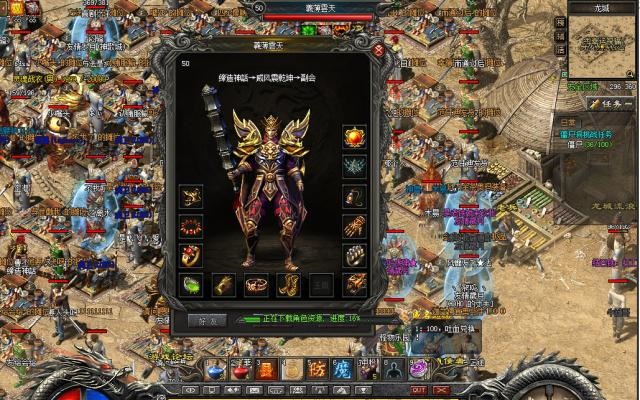This screenshot has width=640, height=400.
Task: Click the red OUT button
Action: click(418, 390)
